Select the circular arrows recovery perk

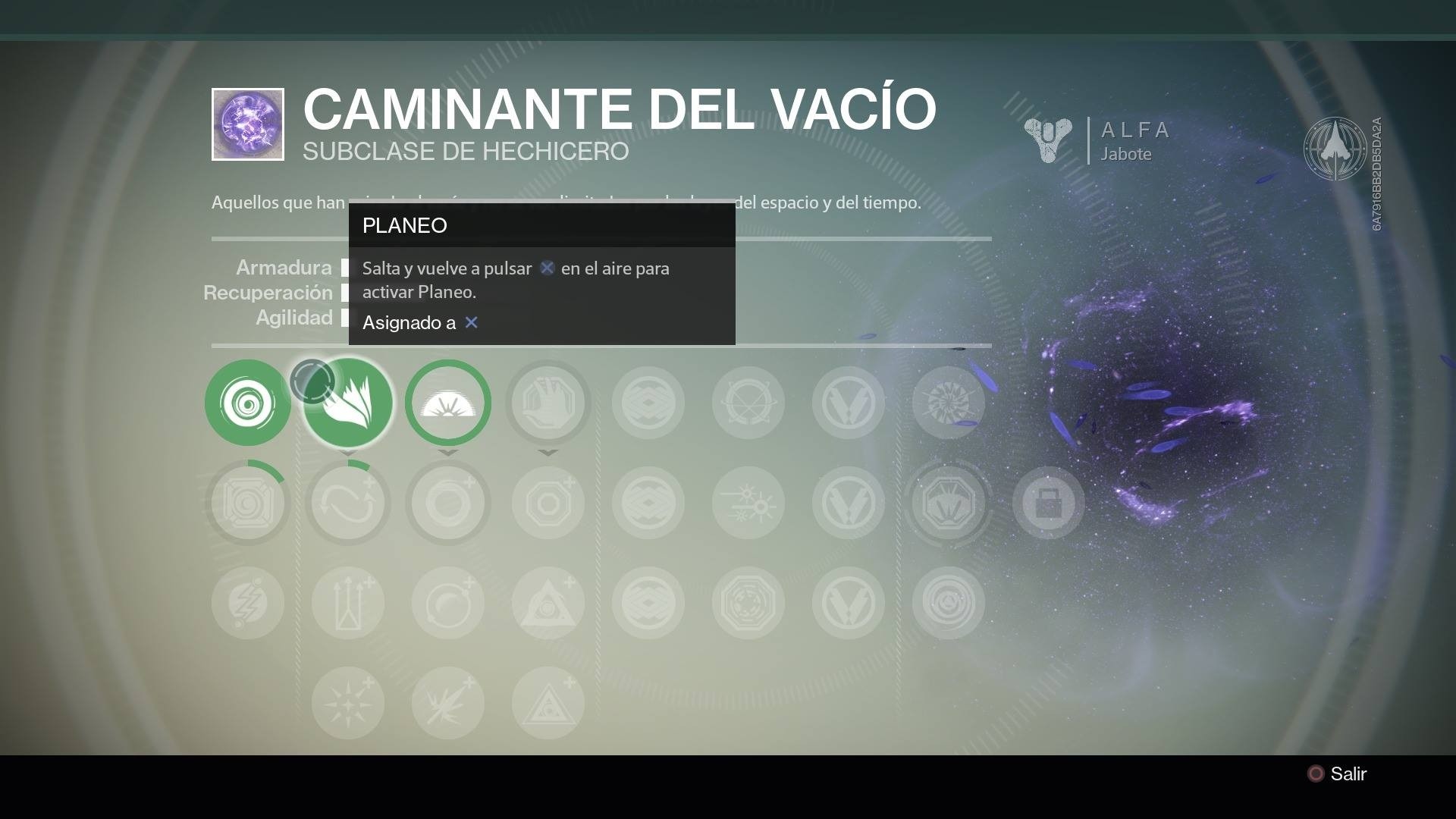click(348, 503)
